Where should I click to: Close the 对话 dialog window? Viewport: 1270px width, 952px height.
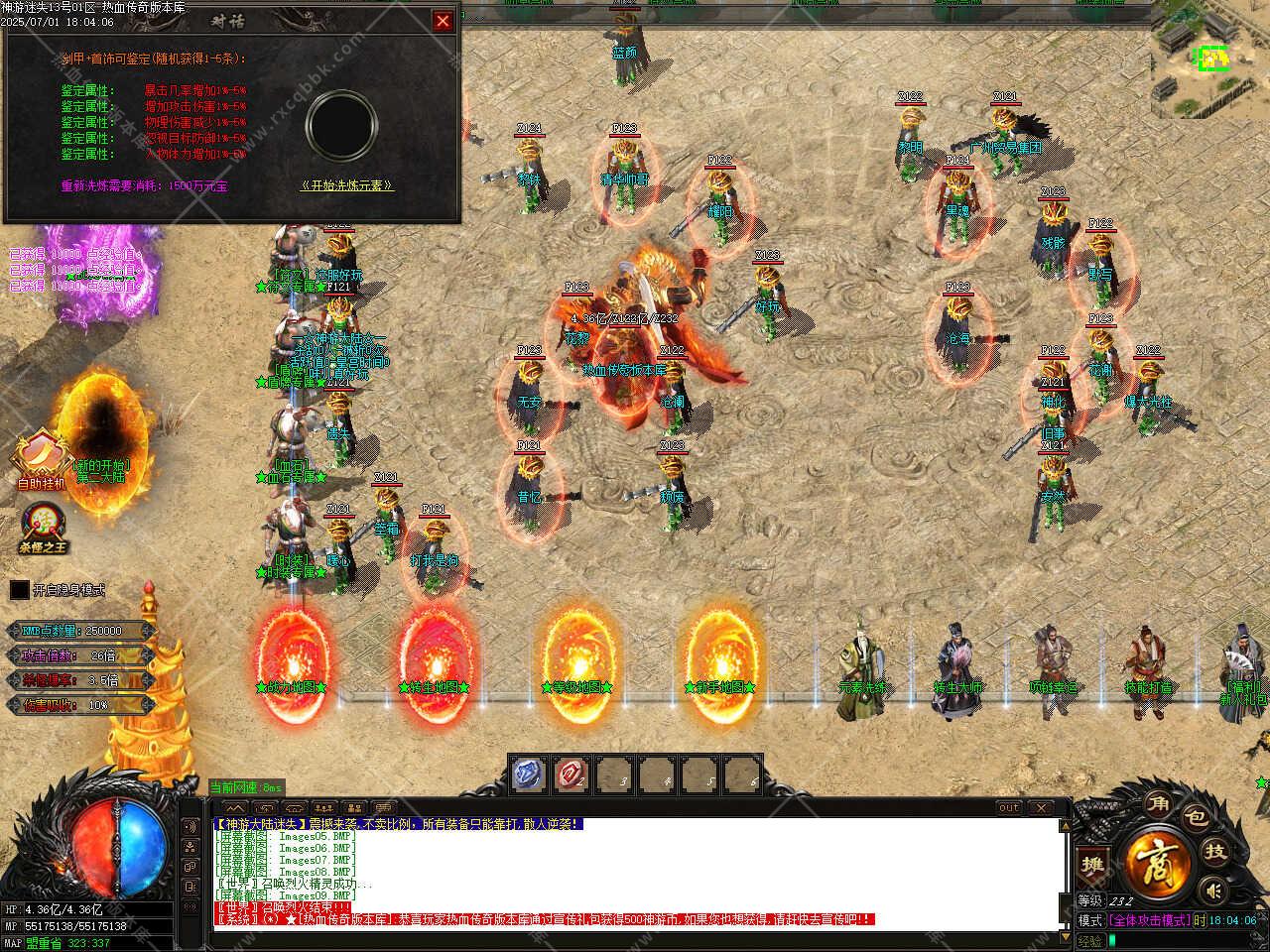[x=443, y=20]
